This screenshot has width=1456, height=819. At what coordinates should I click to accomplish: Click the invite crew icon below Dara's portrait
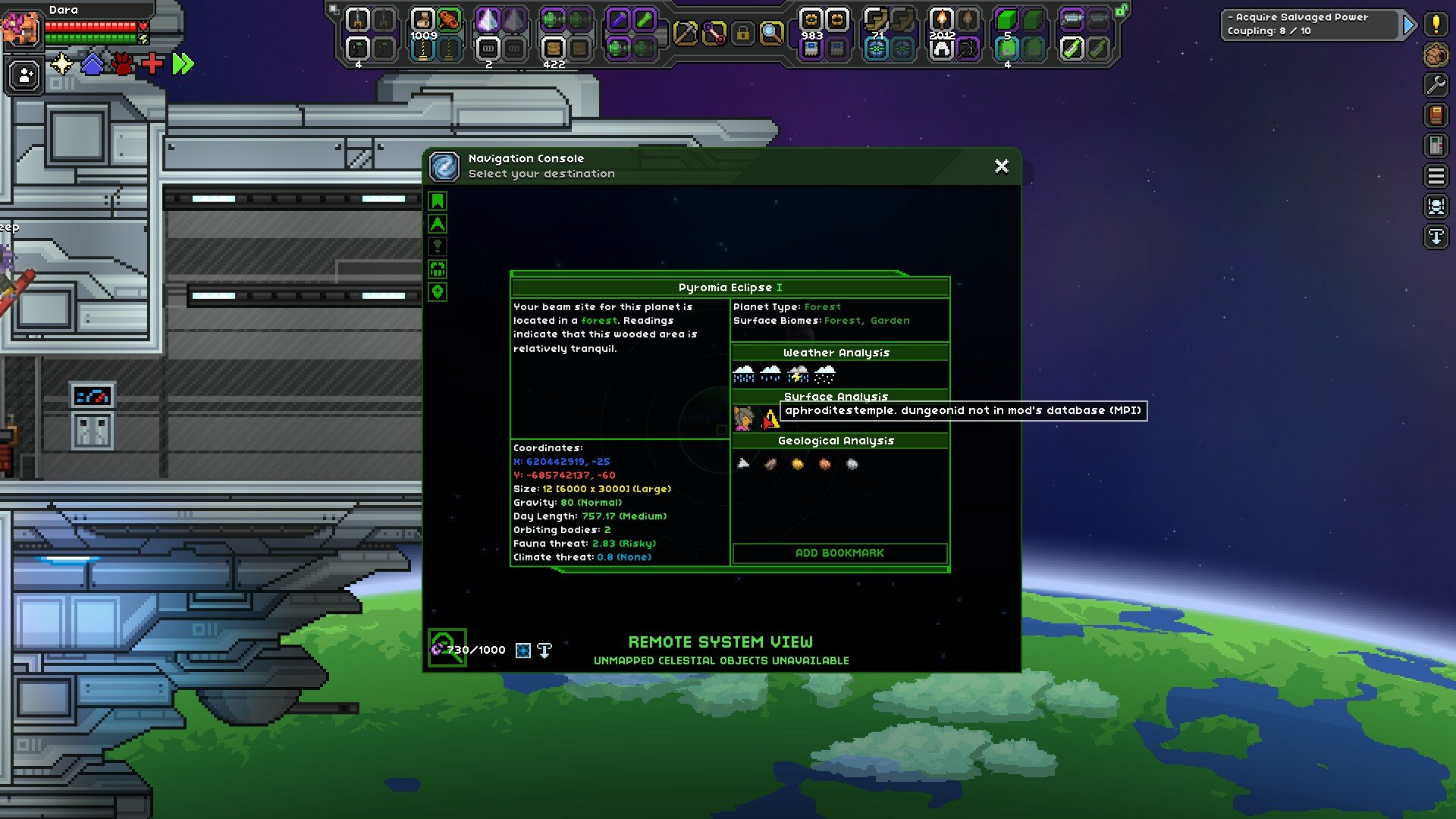tap(24, 76)
